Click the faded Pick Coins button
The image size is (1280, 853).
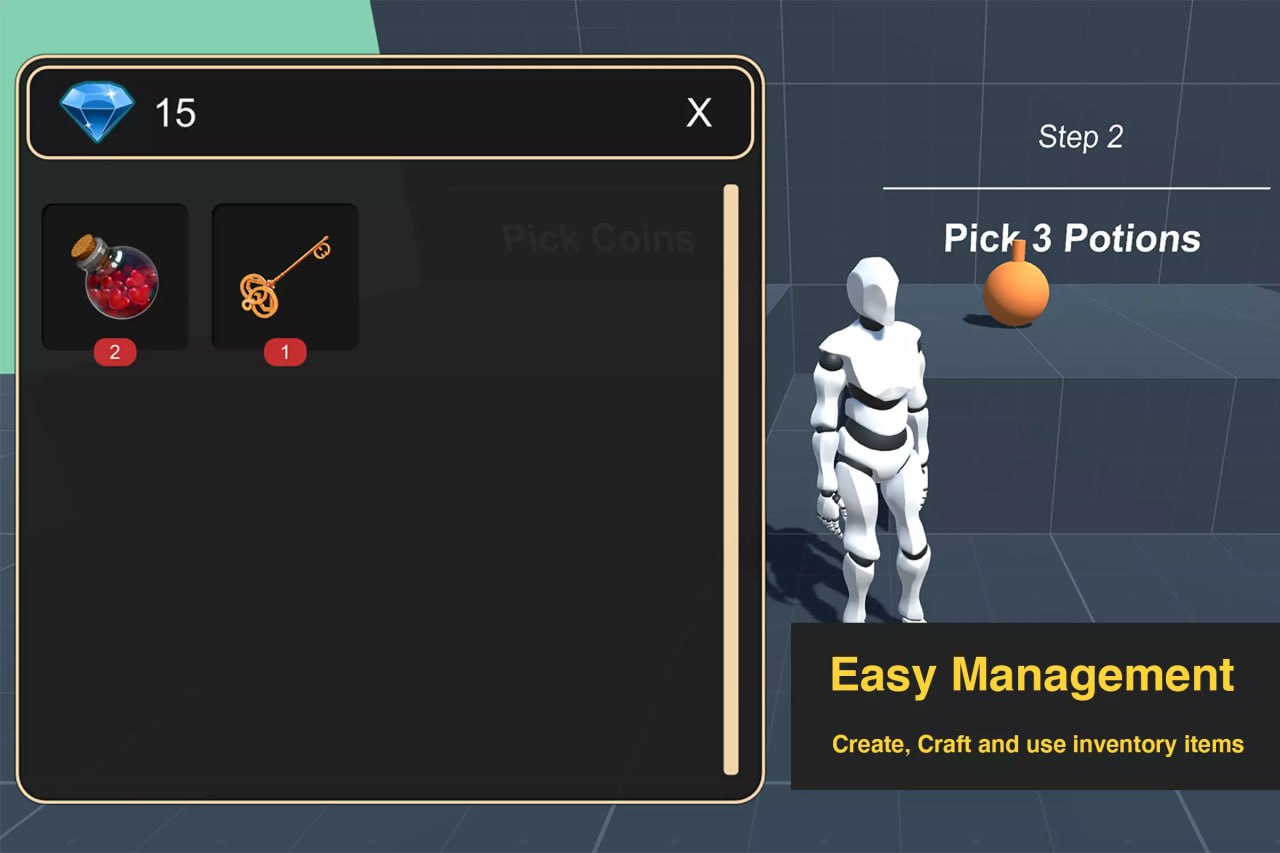pyautogui.click(x=597, y=237)
